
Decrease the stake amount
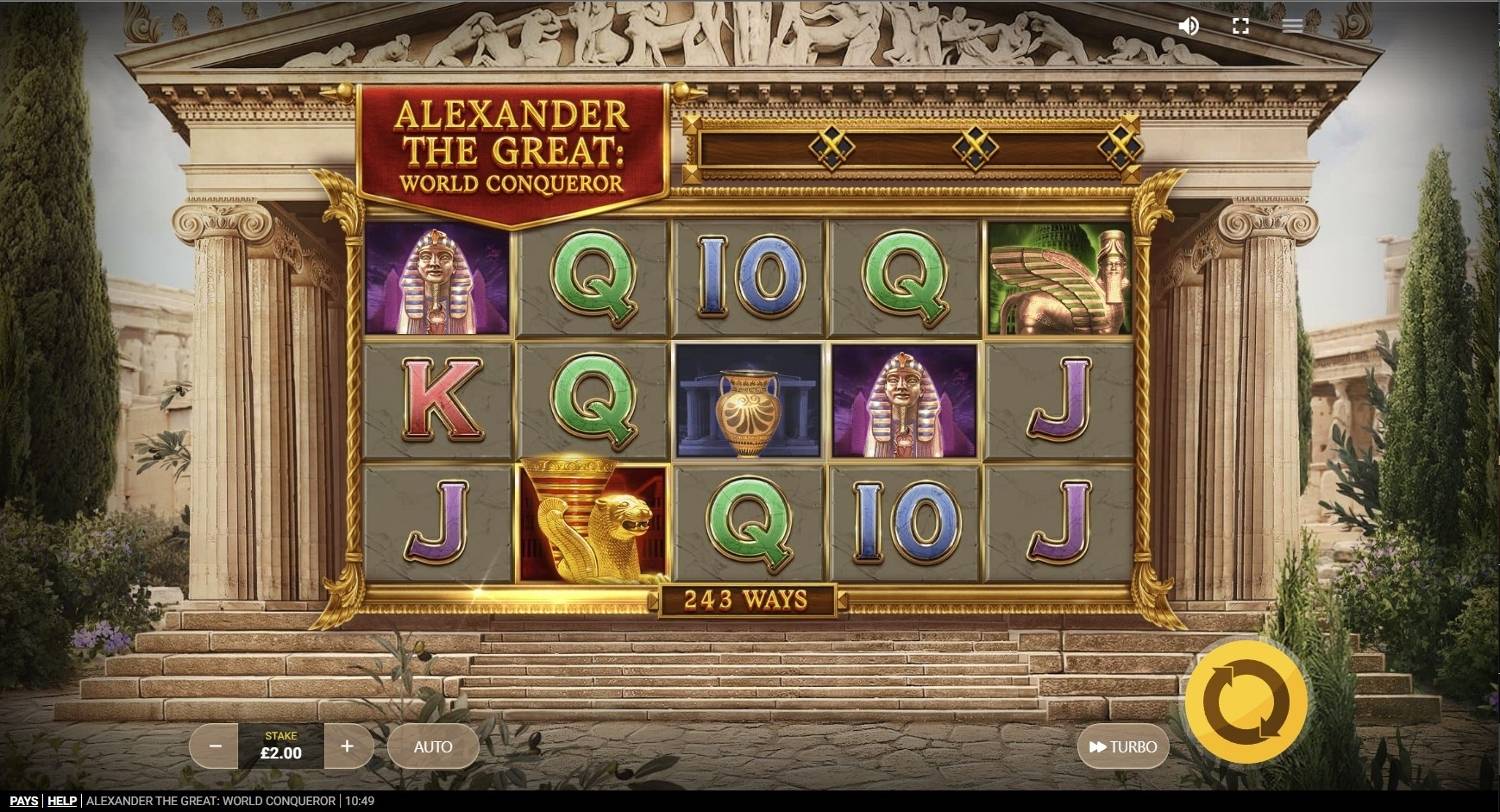point(215,746)
